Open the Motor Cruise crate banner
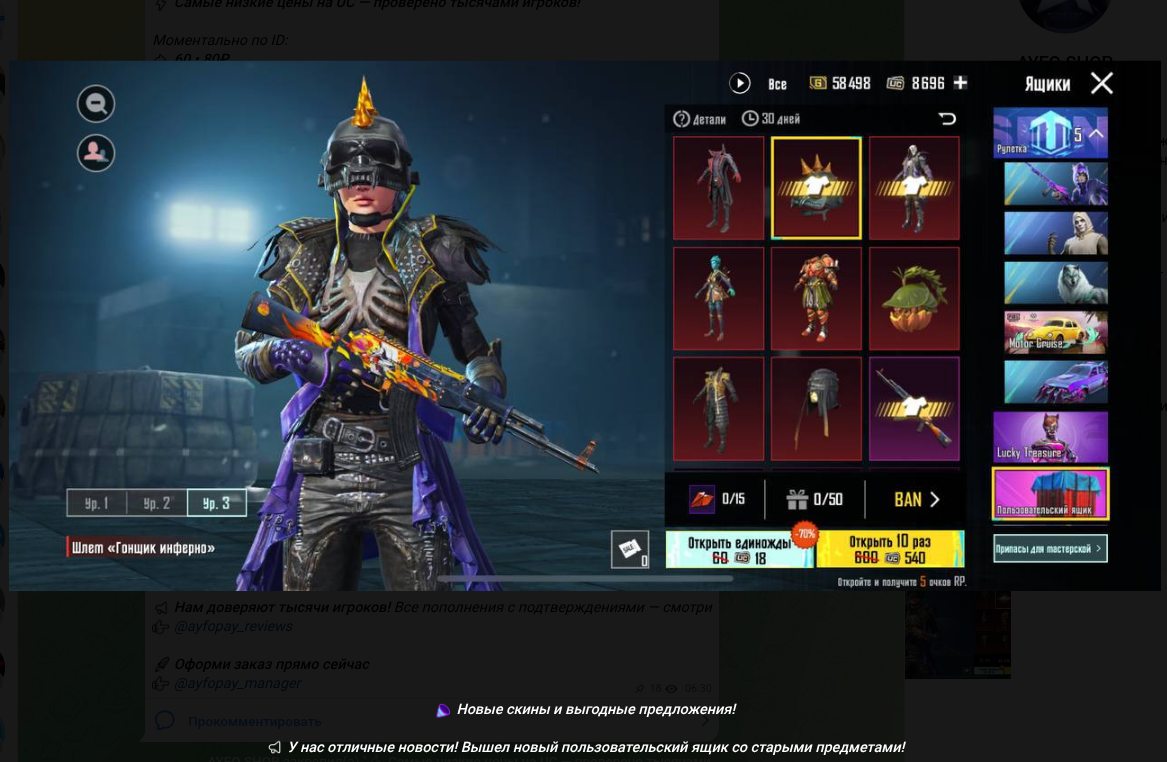1167x762 pixels. tap(1056, 333)
